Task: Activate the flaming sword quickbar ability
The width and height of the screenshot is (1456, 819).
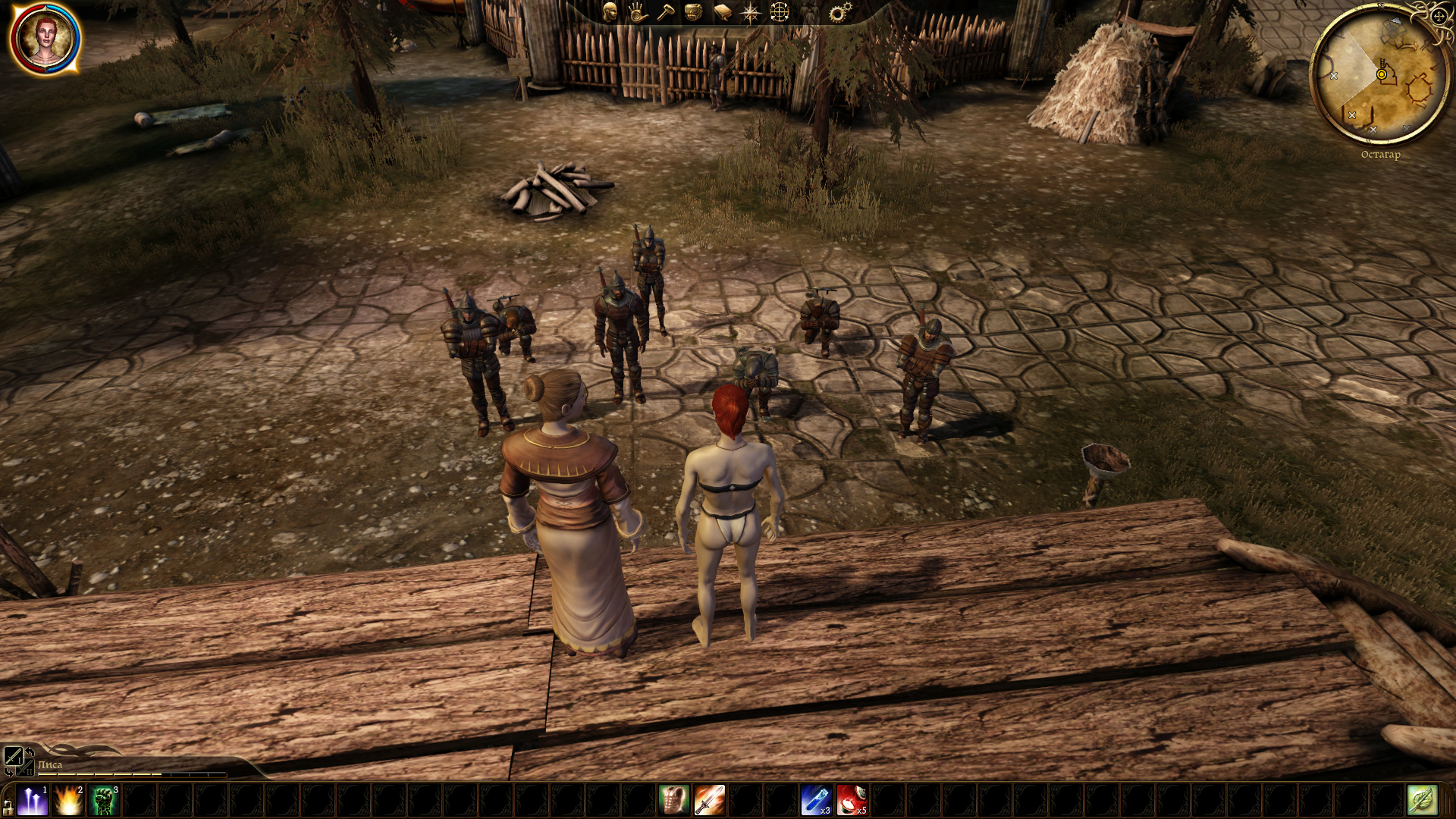Action: pos(709,801)
